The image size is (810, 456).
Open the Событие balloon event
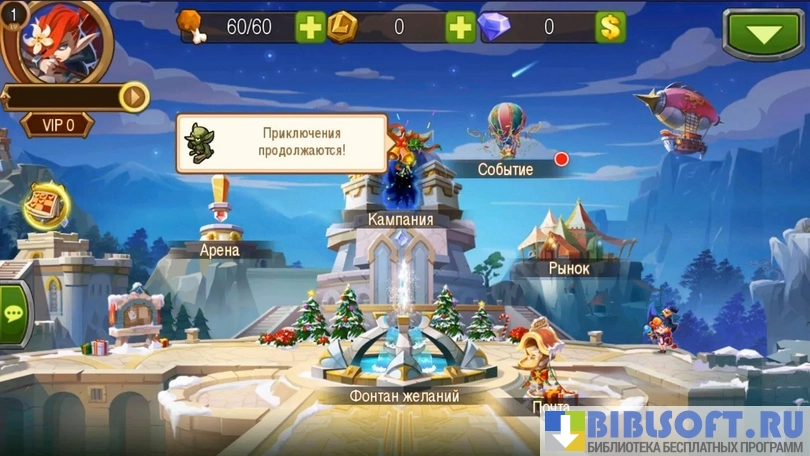[x=505, y=169]
